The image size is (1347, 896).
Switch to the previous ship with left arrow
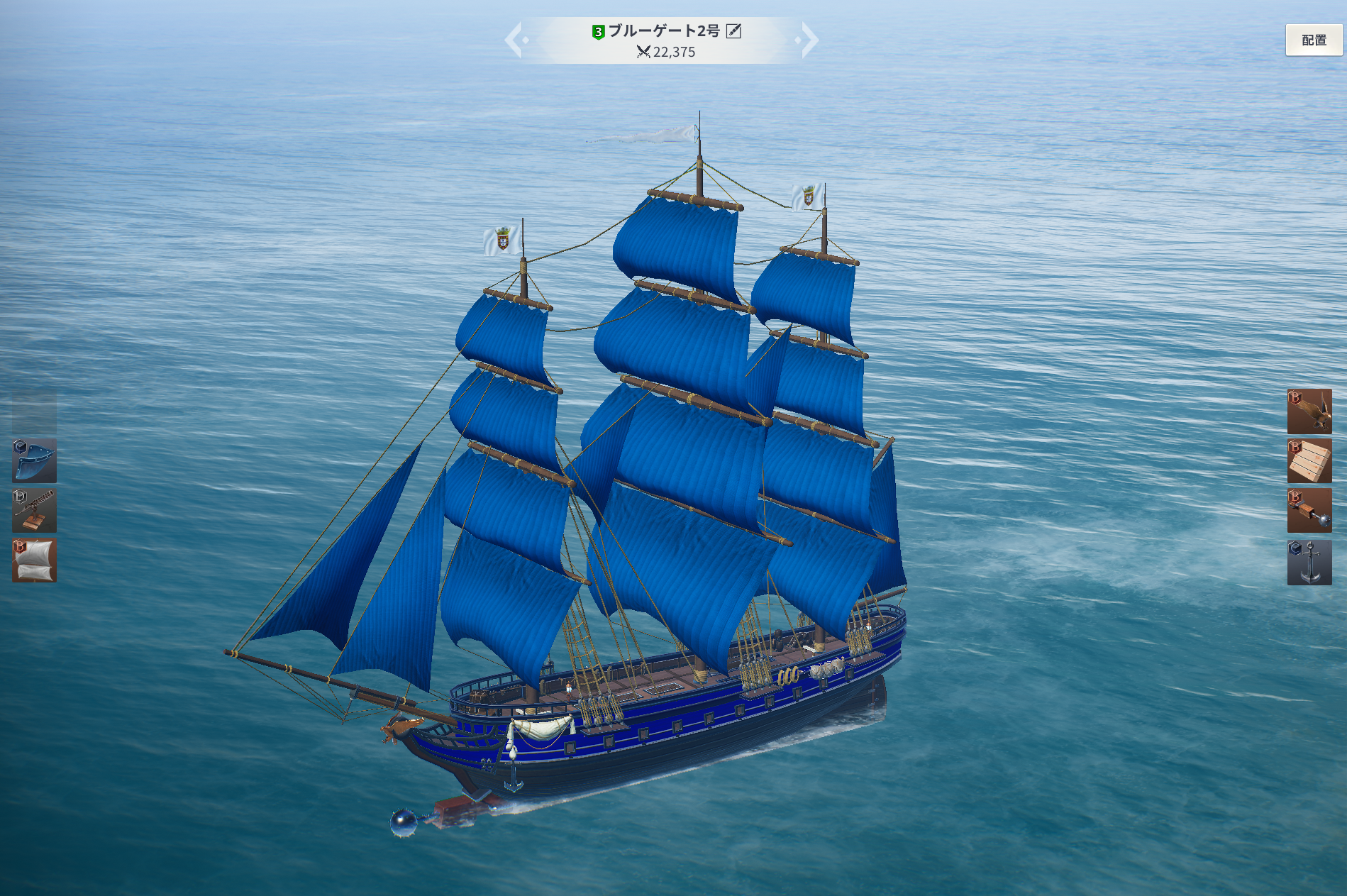click(x=514, y=40)
